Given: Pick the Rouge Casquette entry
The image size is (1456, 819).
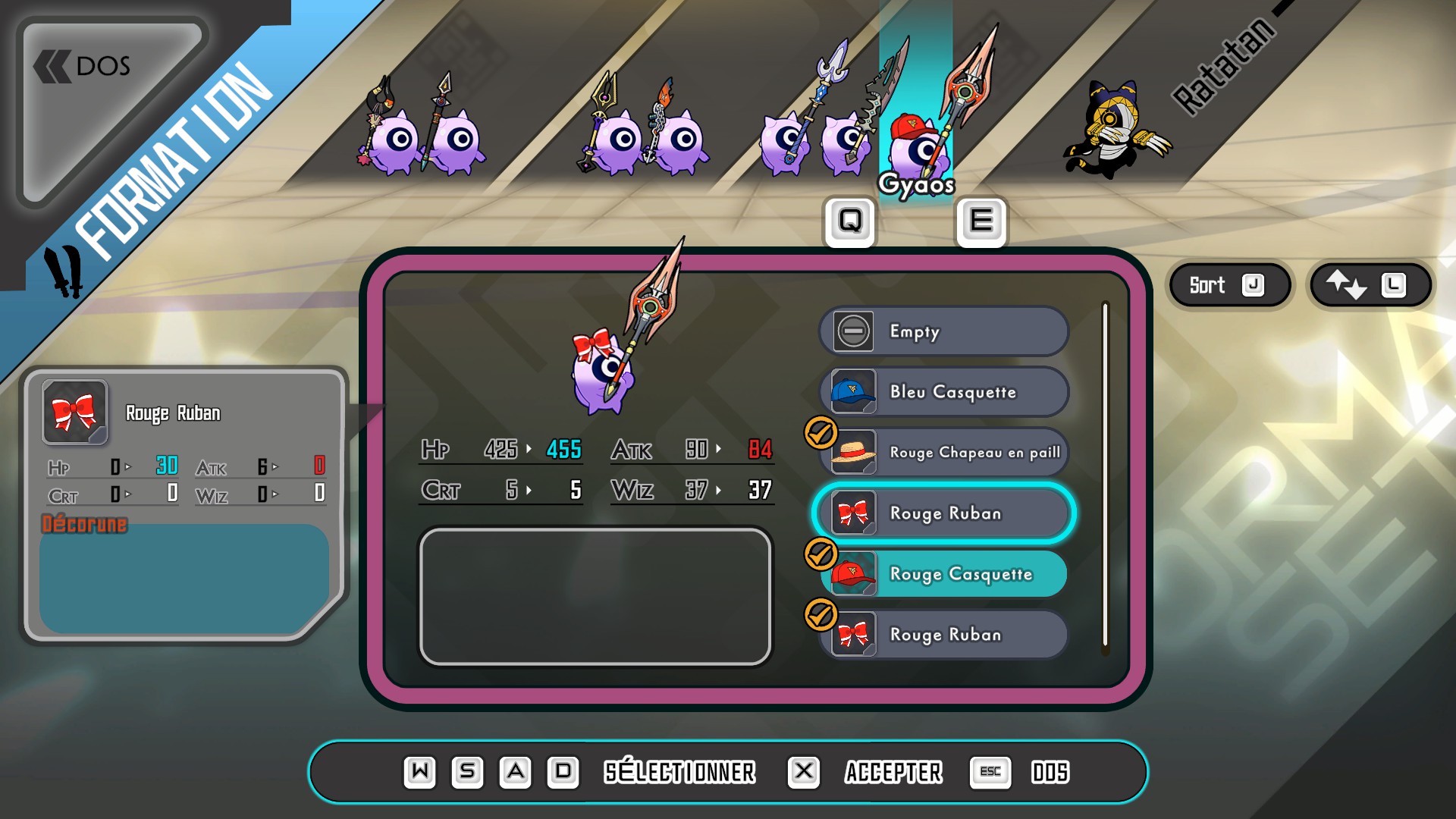Looking at the screenshot, I should pyautogui.click(x=943, y=574).
